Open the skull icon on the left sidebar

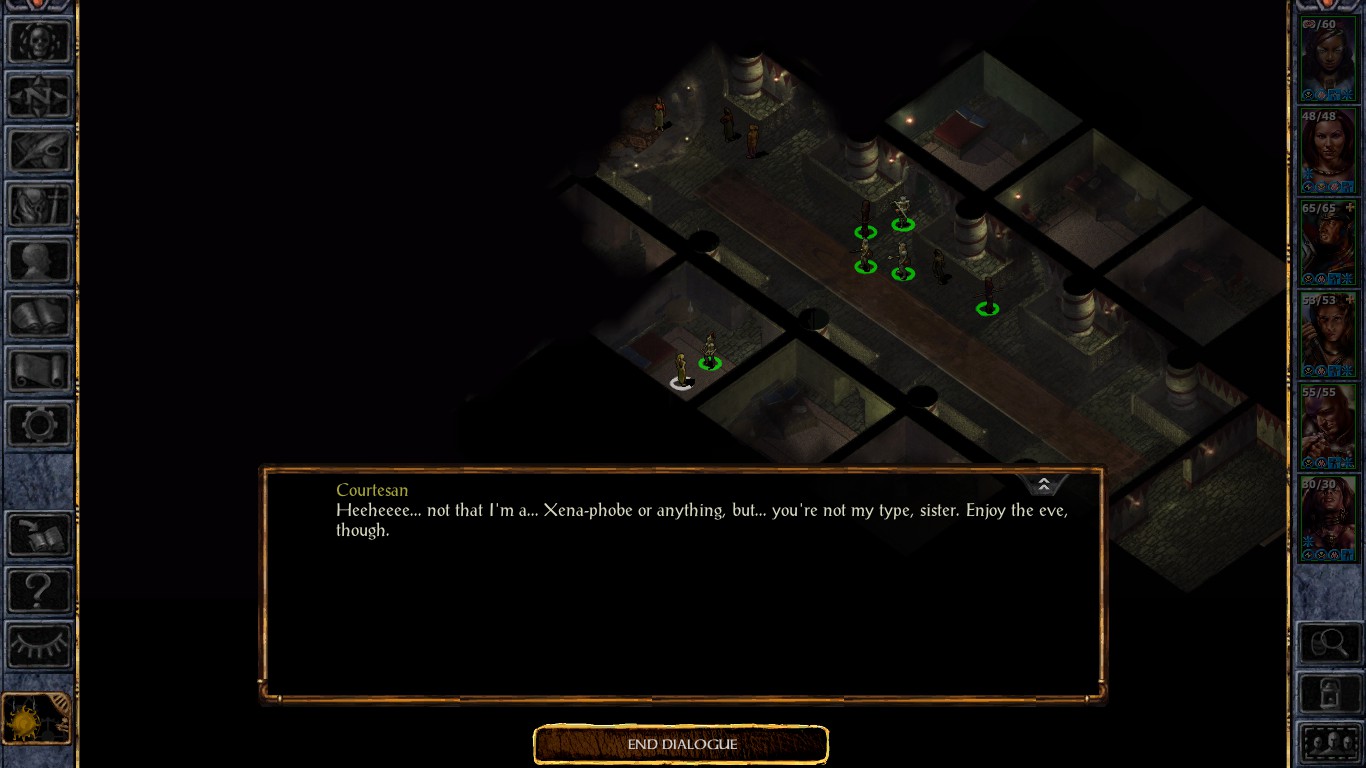tap(39, 41)
